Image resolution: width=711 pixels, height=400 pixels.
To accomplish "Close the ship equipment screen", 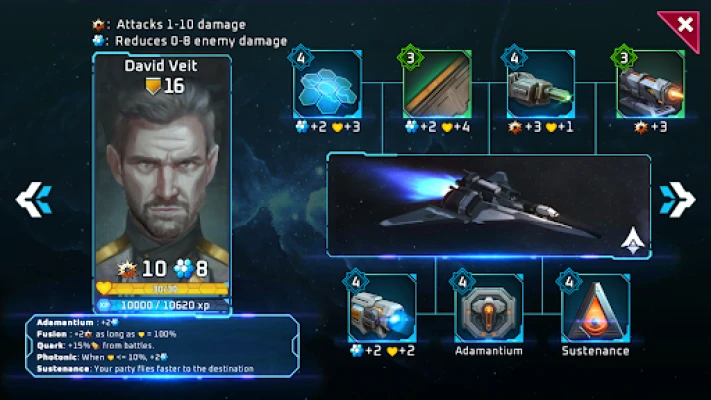I will (x=684, y=25).
